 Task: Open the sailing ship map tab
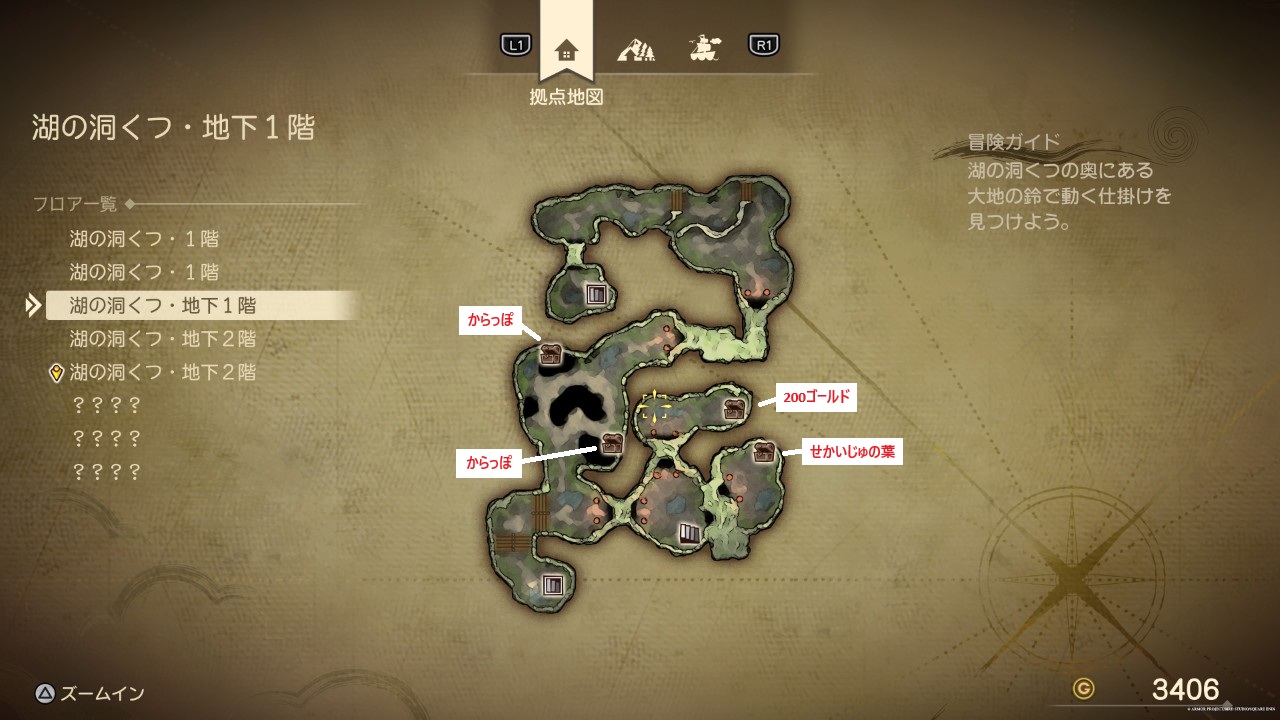point(706,46)
